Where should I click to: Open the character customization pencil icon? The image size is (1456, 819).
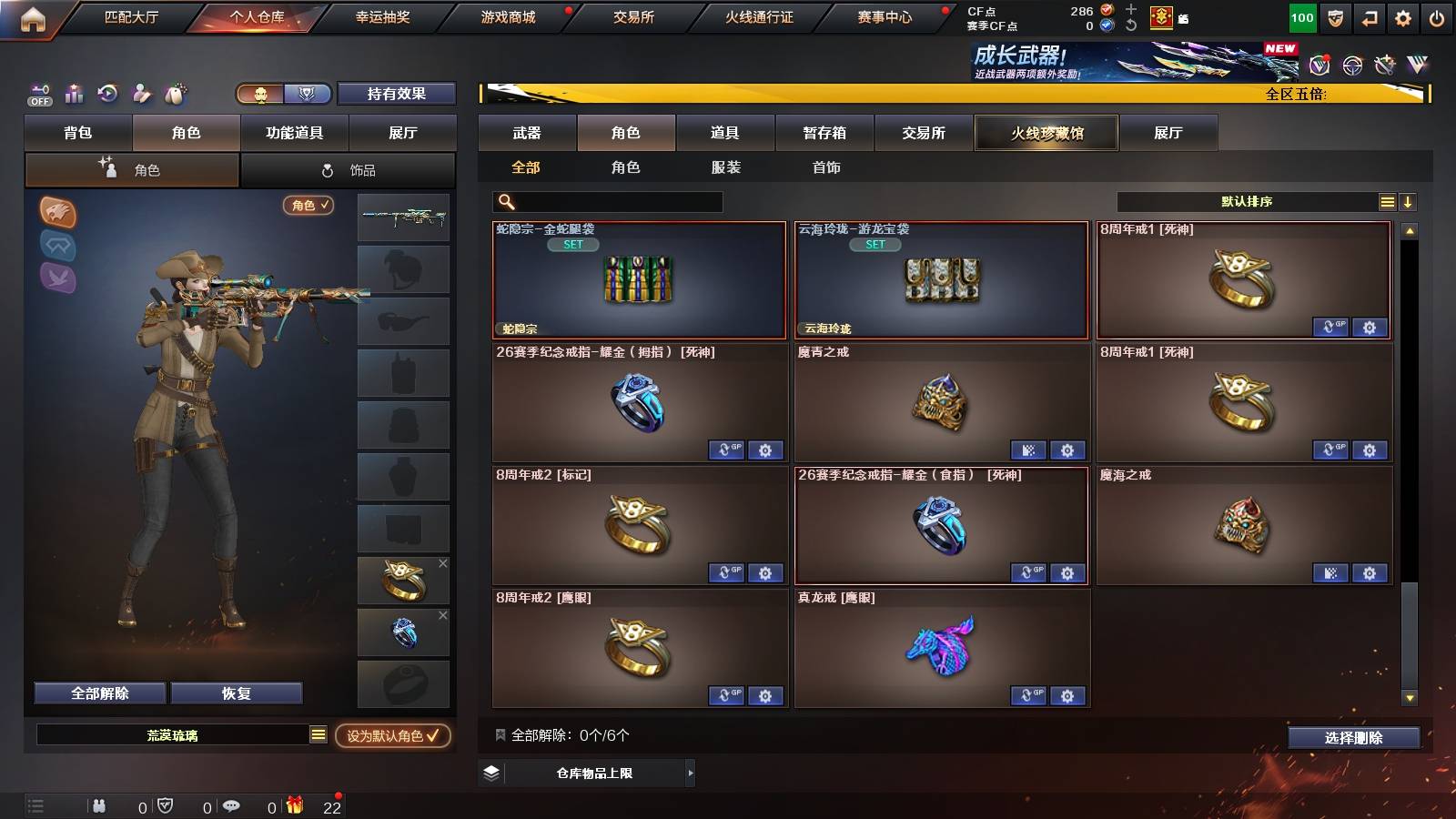pos(141,94)
